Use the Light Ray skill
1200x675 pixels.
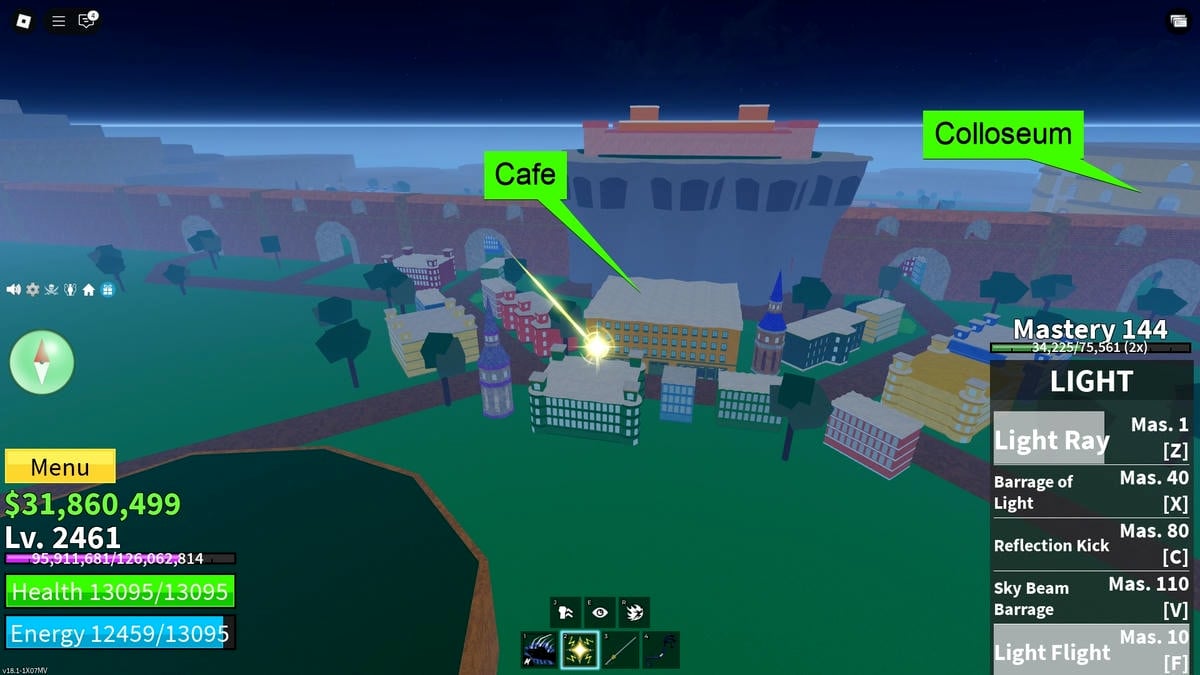click(x=1092, y=437)
